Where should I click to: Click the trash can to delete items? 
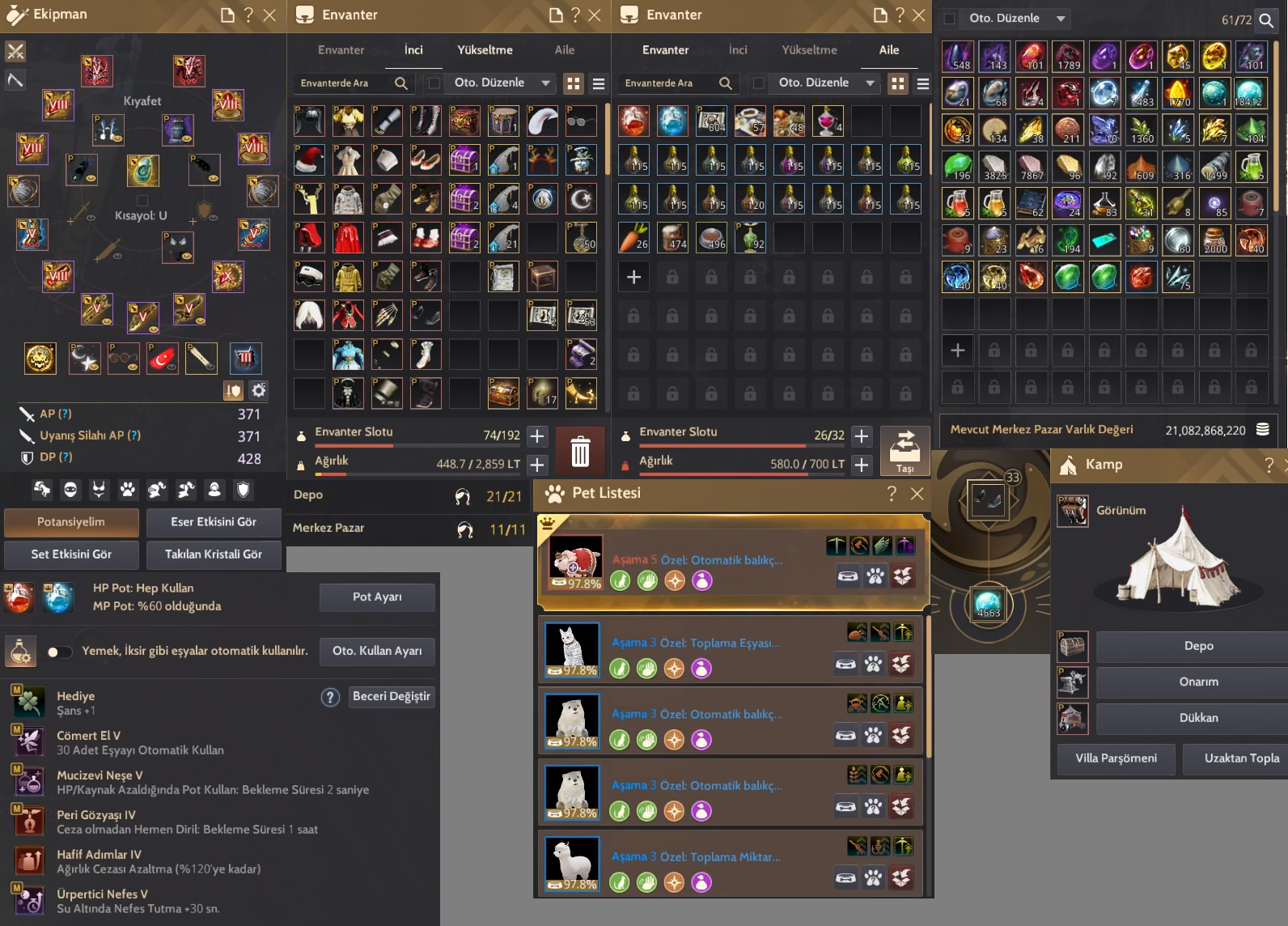click(x=581, y=450)
